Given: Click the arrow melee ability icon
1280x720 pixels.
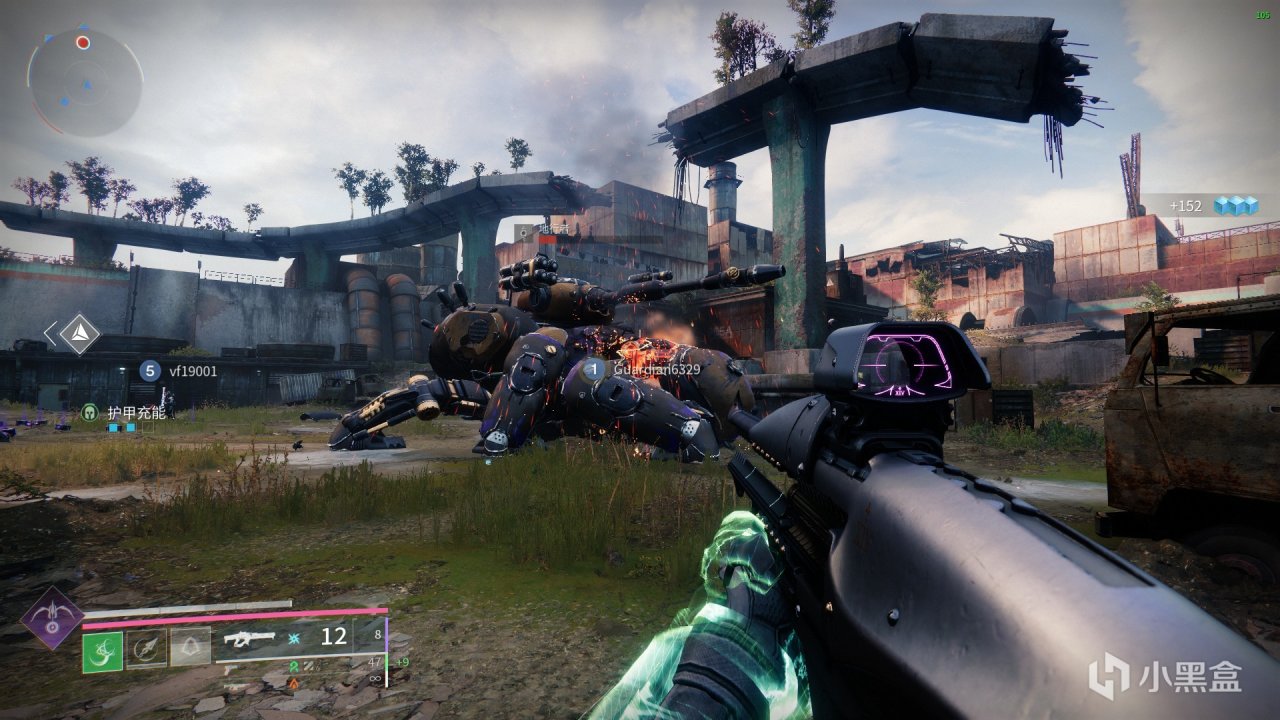Looking at the screenshot, I should click(146, 648).
